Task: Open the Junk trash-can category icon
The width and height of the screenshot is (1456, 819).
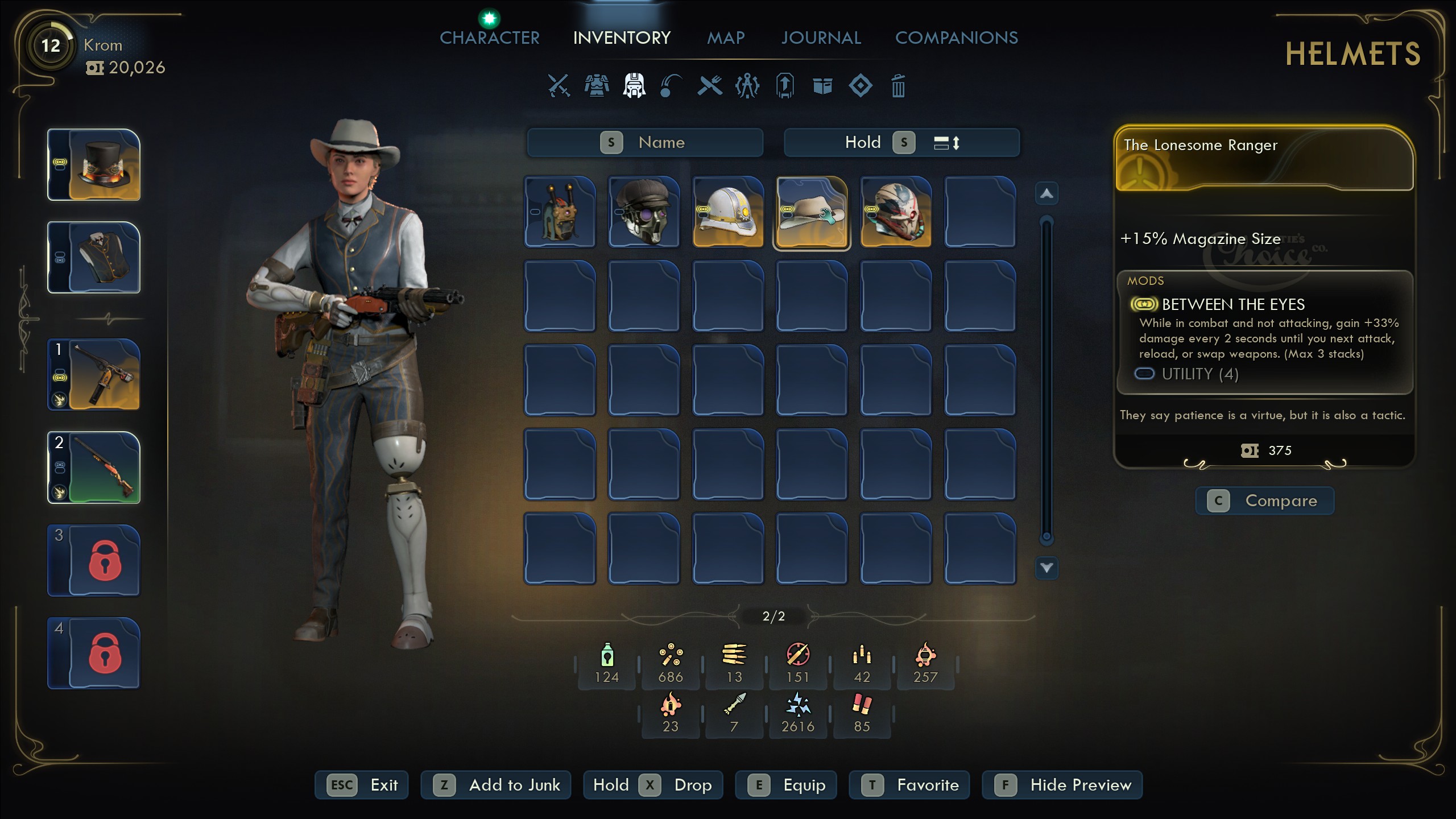Action: coord(898,86)
